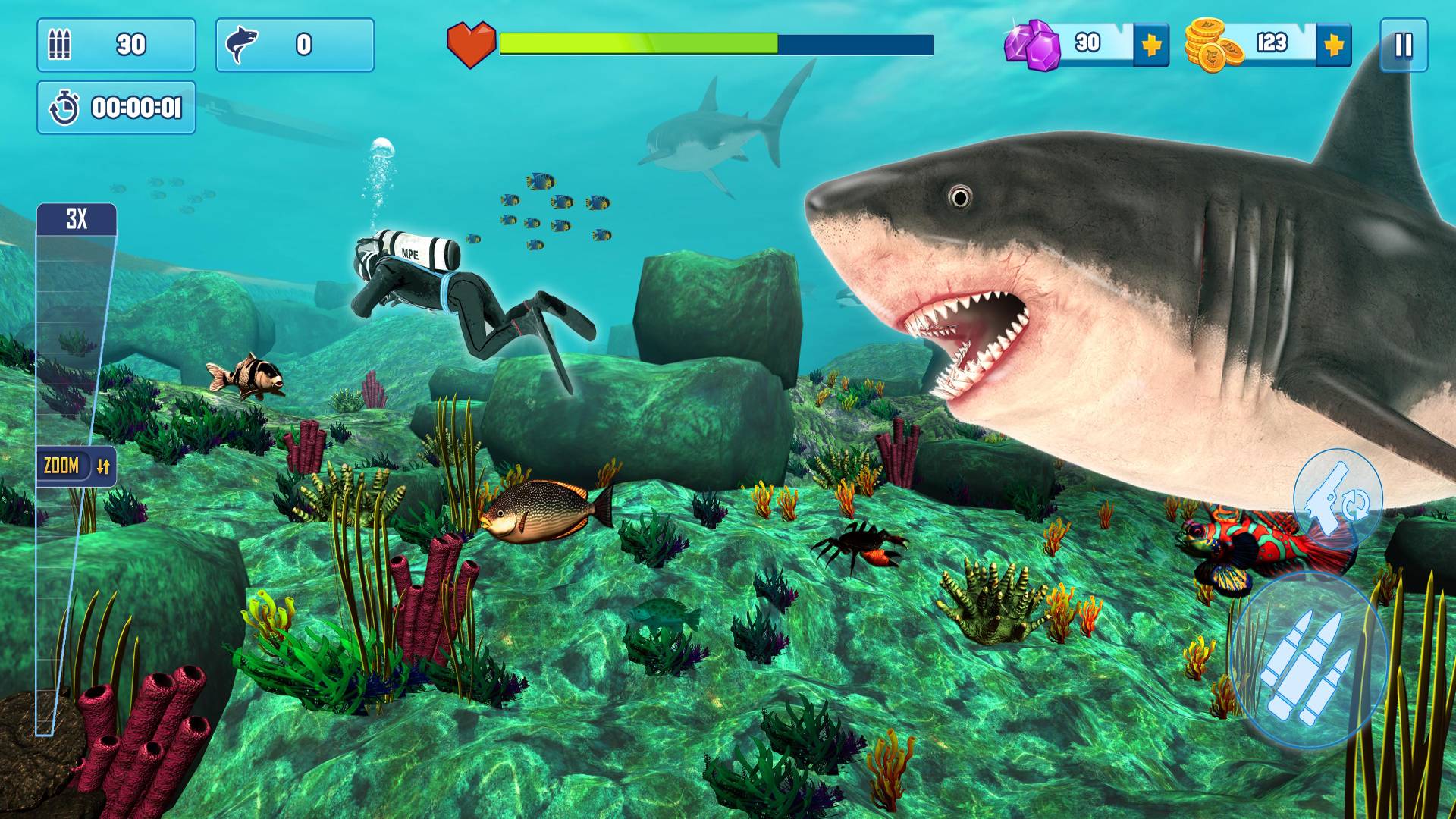The width and height of the screenshot is (1456, 819).
Task: Tap the purple gems currency icon
Action: [x=1031, y=45]
